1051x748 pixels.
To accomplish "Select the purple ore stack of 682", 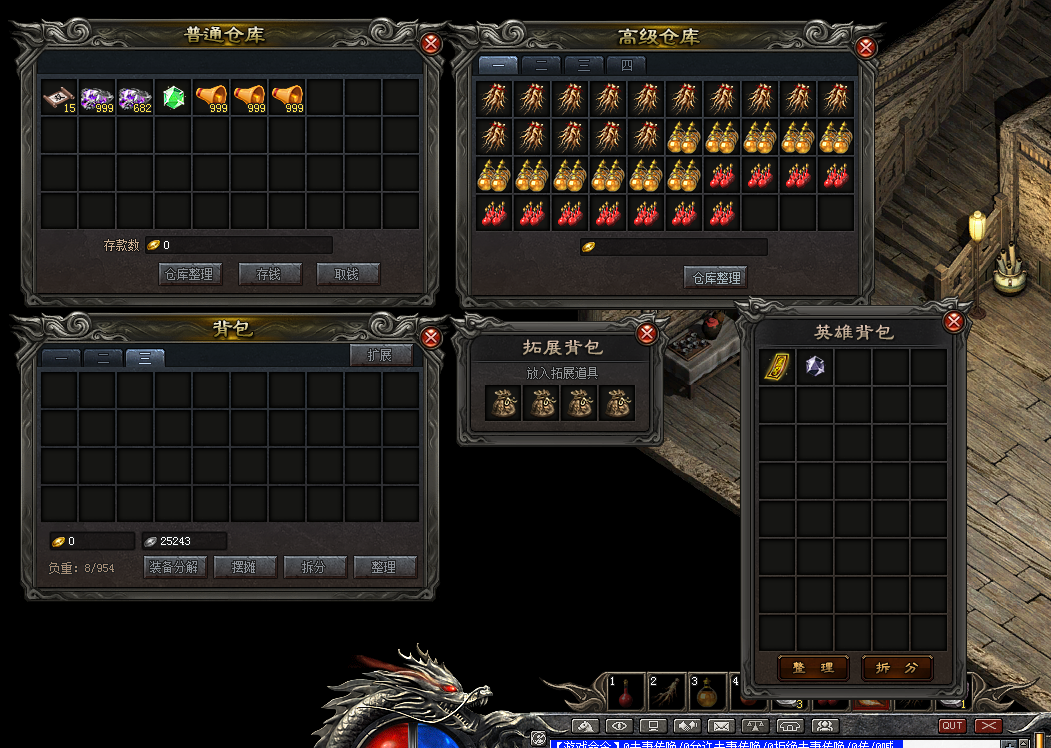I will coord(135,97).
